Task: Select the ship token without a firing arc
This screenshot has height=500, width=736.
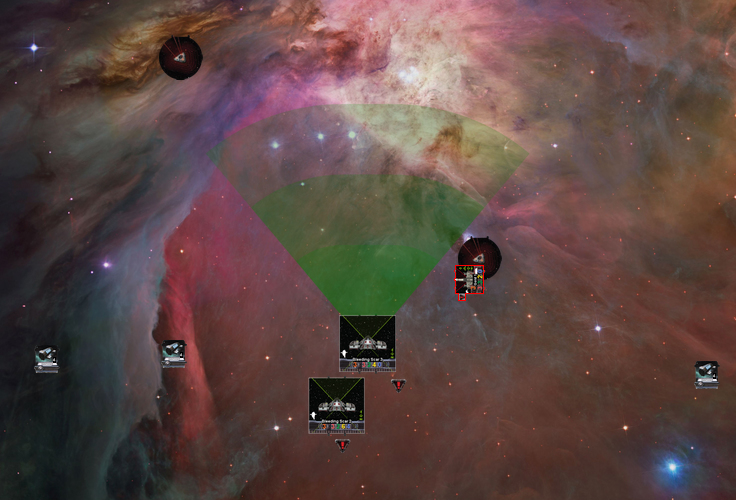Action: tap(336, 404)
